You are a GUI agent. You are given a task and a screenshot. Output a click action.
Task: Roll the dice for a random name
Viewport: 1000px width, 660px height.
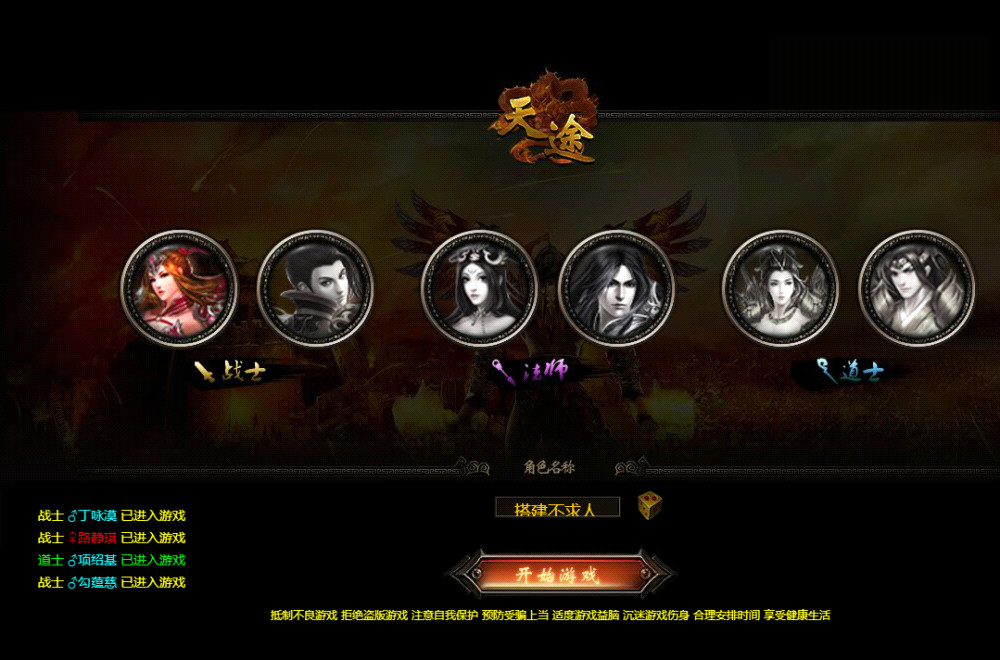click(x=650, y=506)
